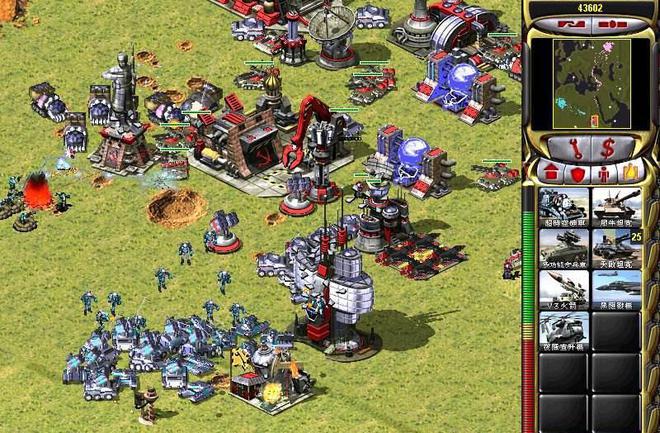Open the right top sidebar options button
660x433 pixels.
[612, 22]
